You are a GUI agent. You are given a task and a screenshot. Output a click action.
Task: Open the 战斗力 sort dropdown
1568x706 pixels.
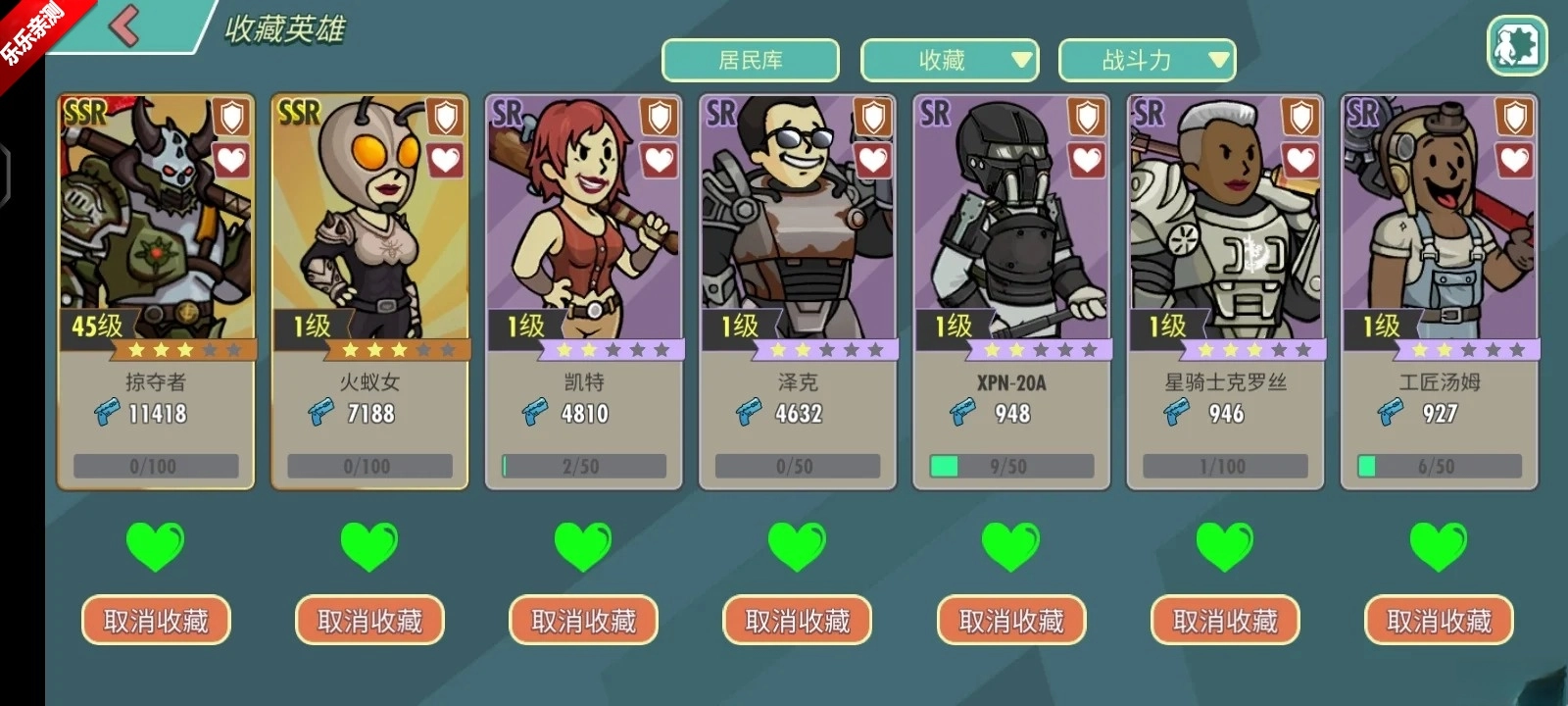[x=1145, y=59]
